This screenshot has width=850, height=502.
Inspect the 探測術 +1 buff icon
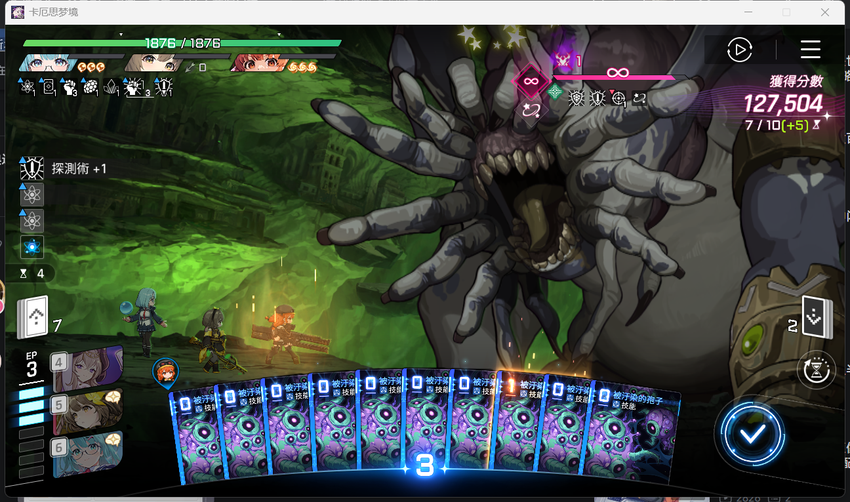coord(31,169)
